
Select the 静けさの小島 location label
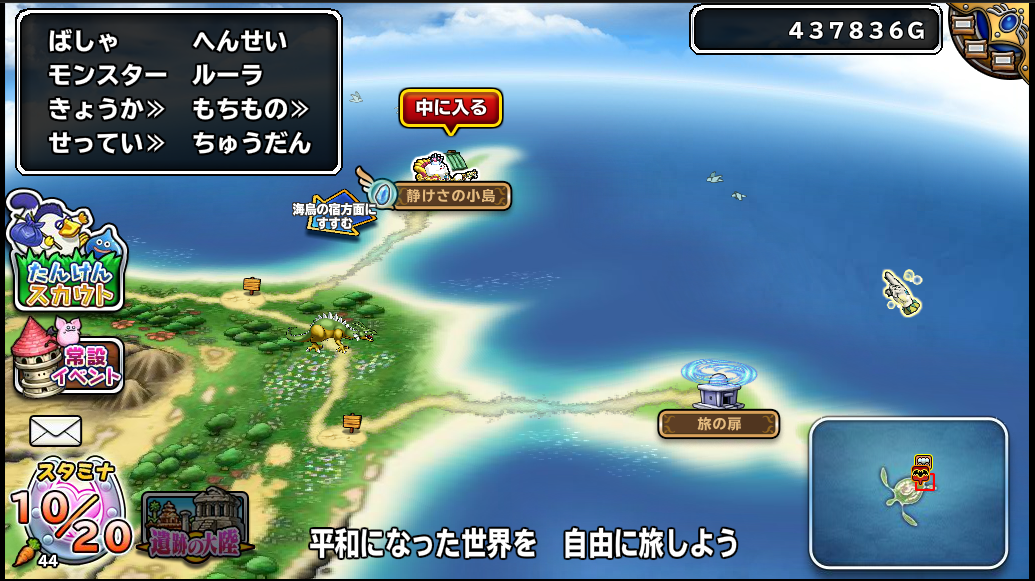(451, 195)
